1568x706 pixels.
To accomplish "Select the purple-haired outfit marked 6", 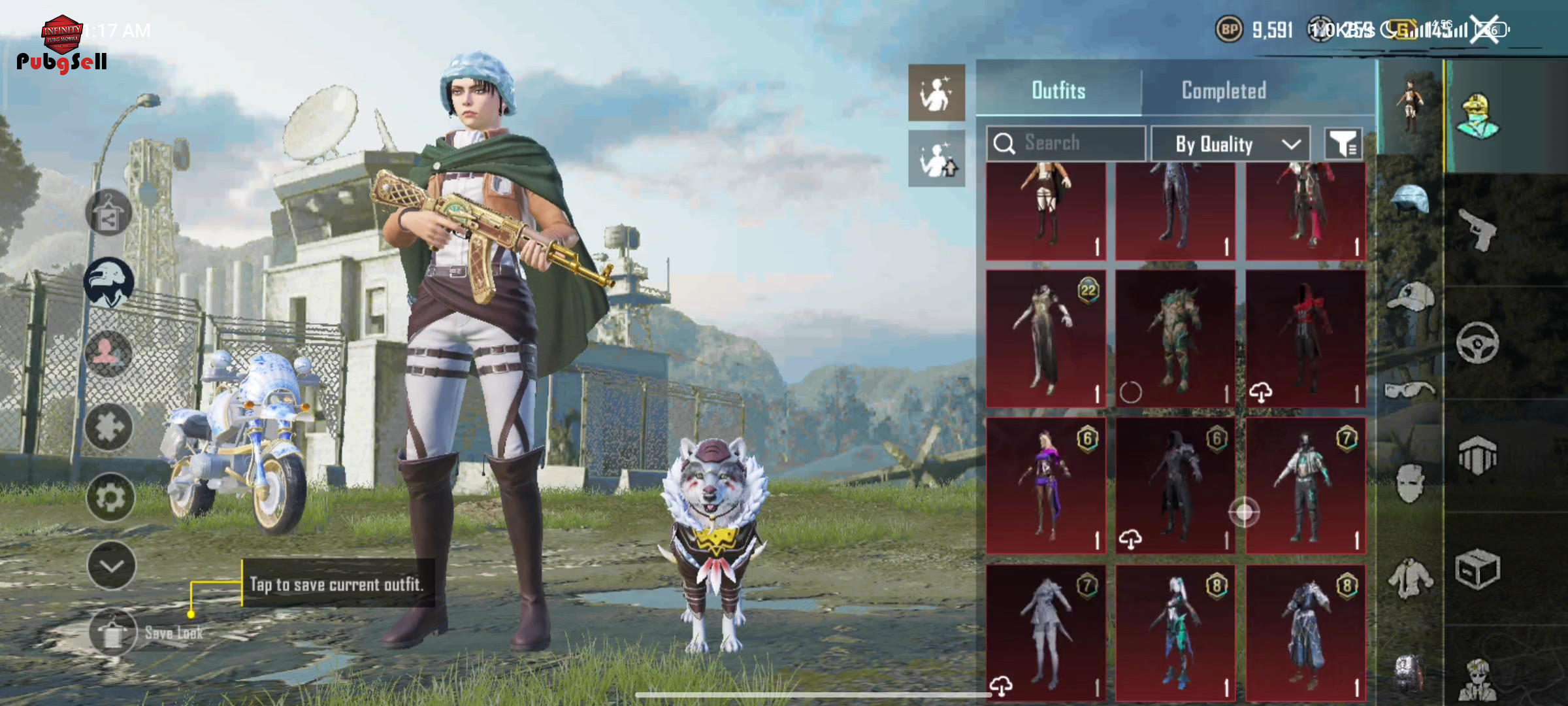I will click(x=1045, y=486).
